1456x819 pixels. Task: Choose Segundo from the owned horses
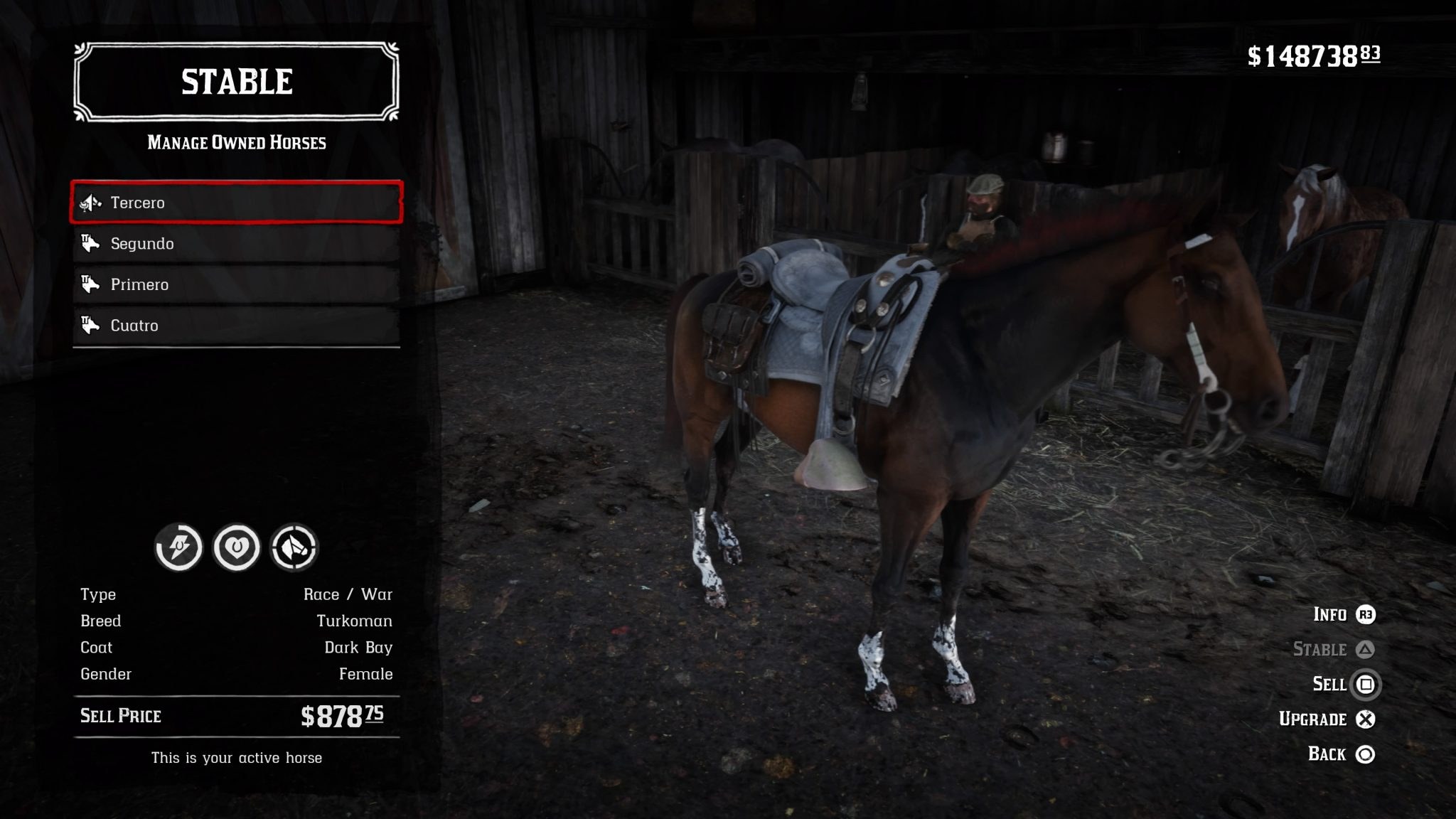pos(236,244)
